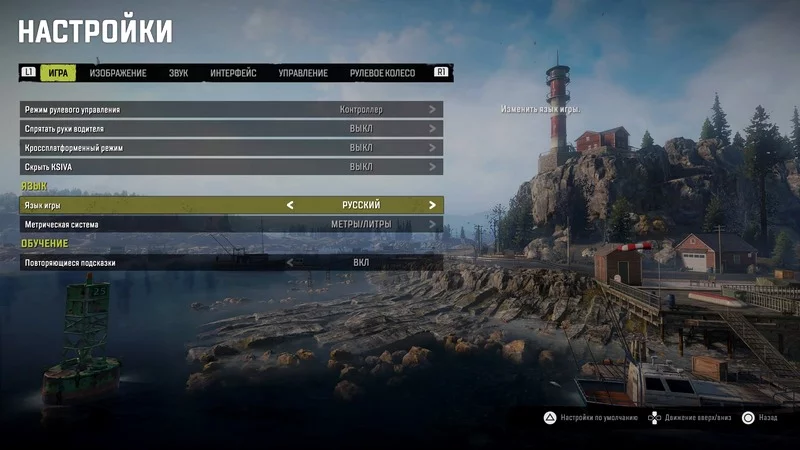Select the Метрическая система row
The width and height of the screenshot is (800, 450).
tap(230, 225)
